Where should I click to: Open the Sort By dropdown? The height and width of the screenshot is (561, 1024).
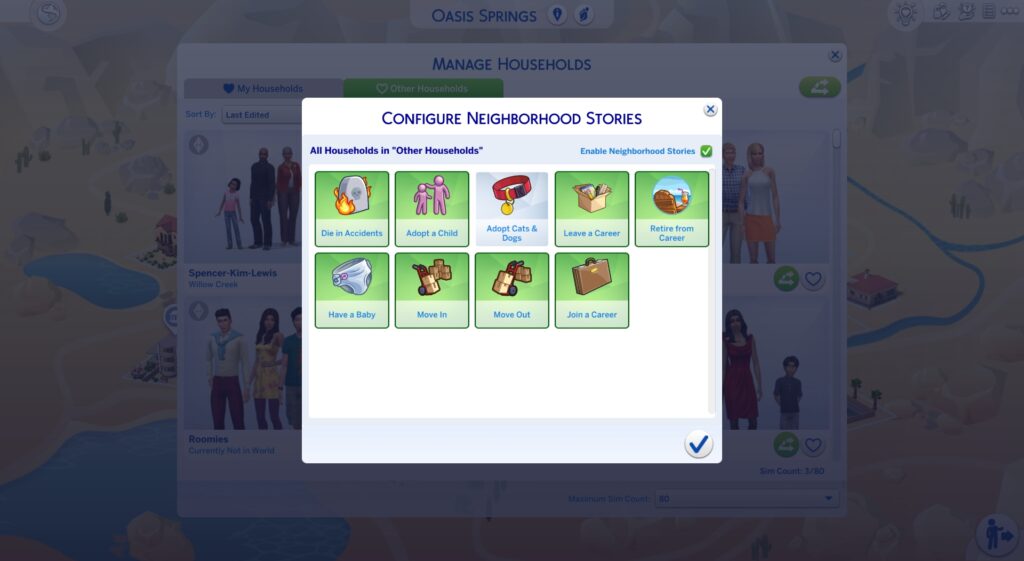[x=263, y=115]
